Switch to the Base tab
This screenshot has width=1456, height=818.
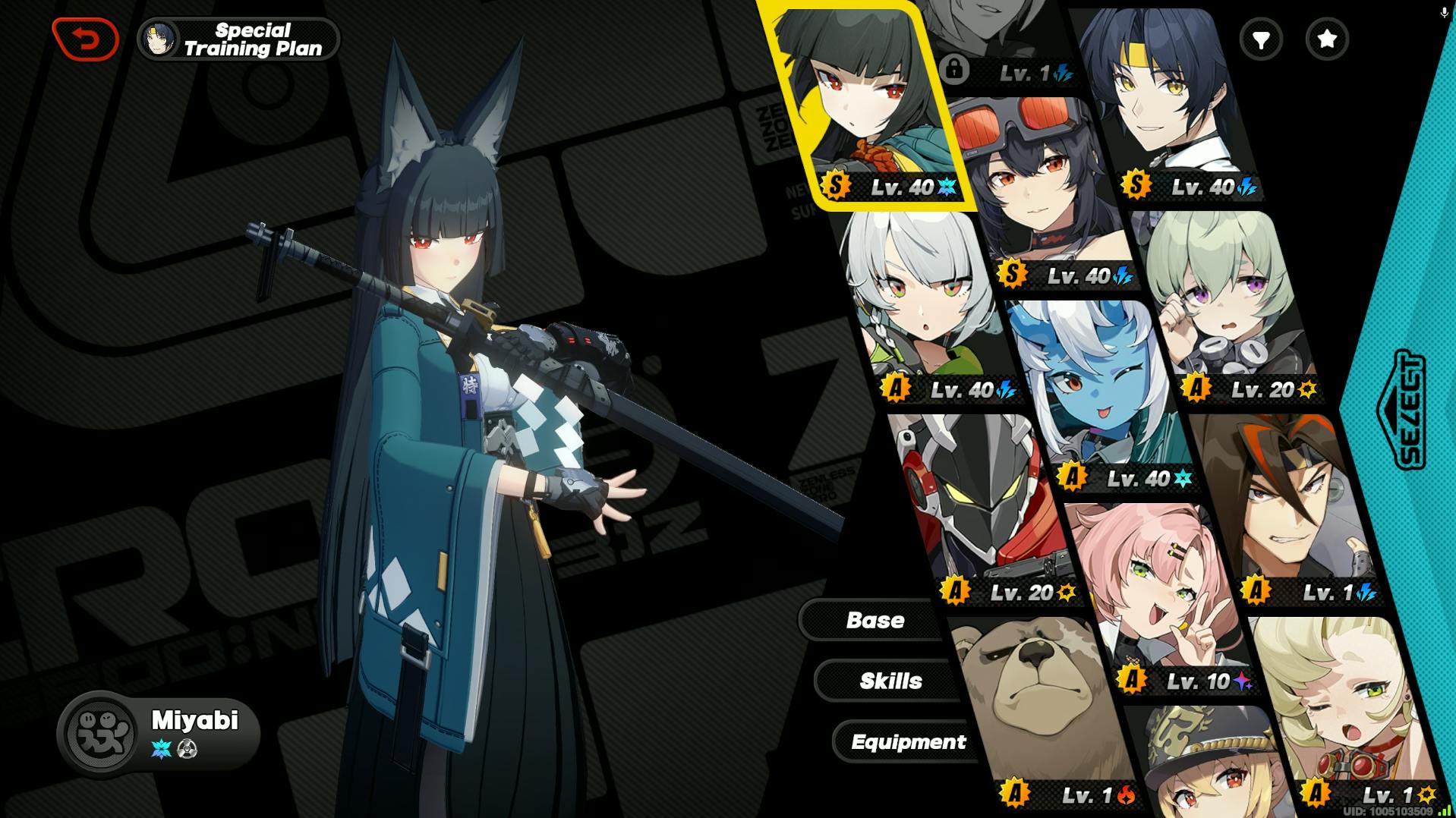[875, 620]
